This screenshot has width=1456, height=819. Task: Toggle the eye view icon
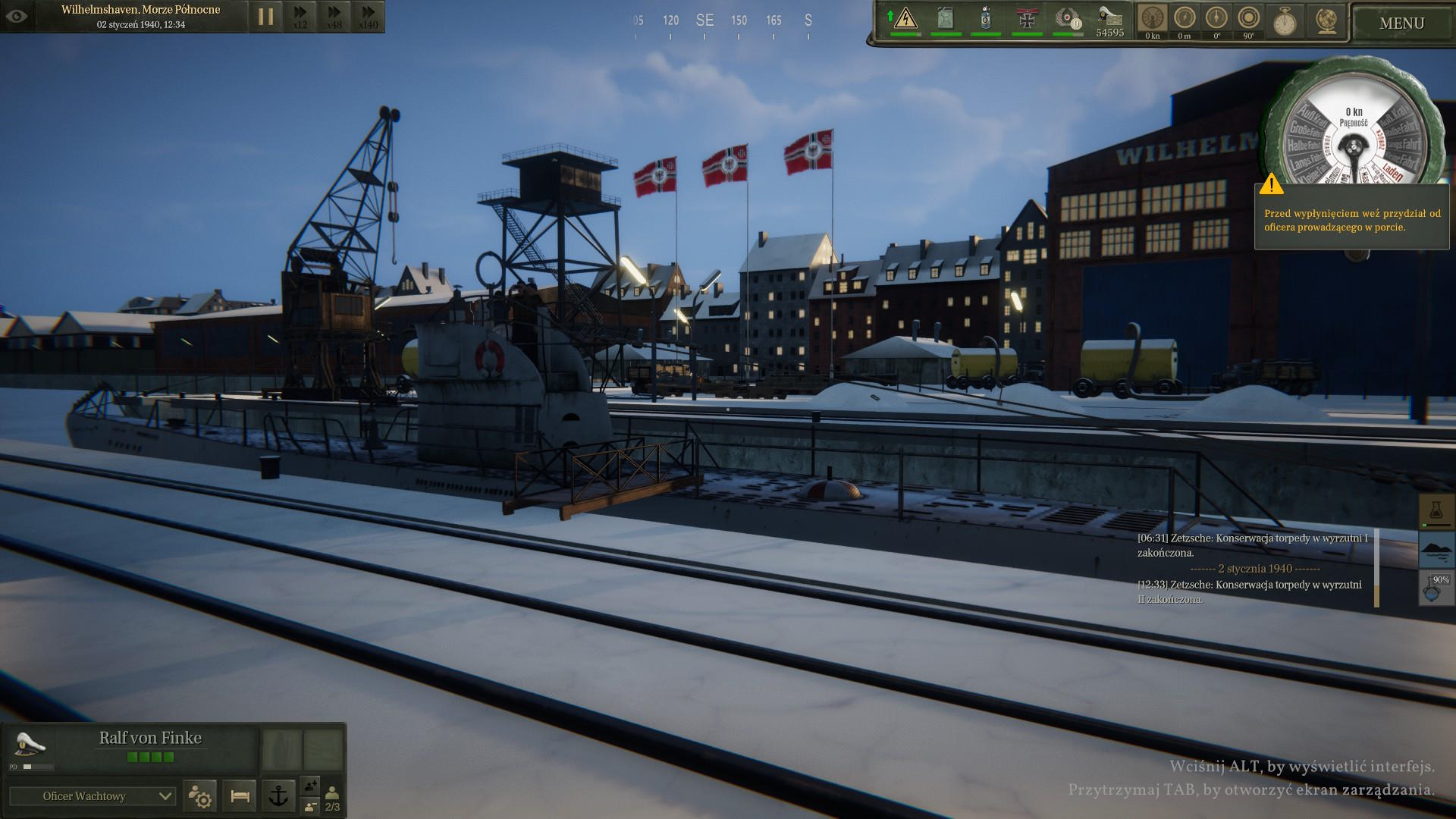click(17, 16)
